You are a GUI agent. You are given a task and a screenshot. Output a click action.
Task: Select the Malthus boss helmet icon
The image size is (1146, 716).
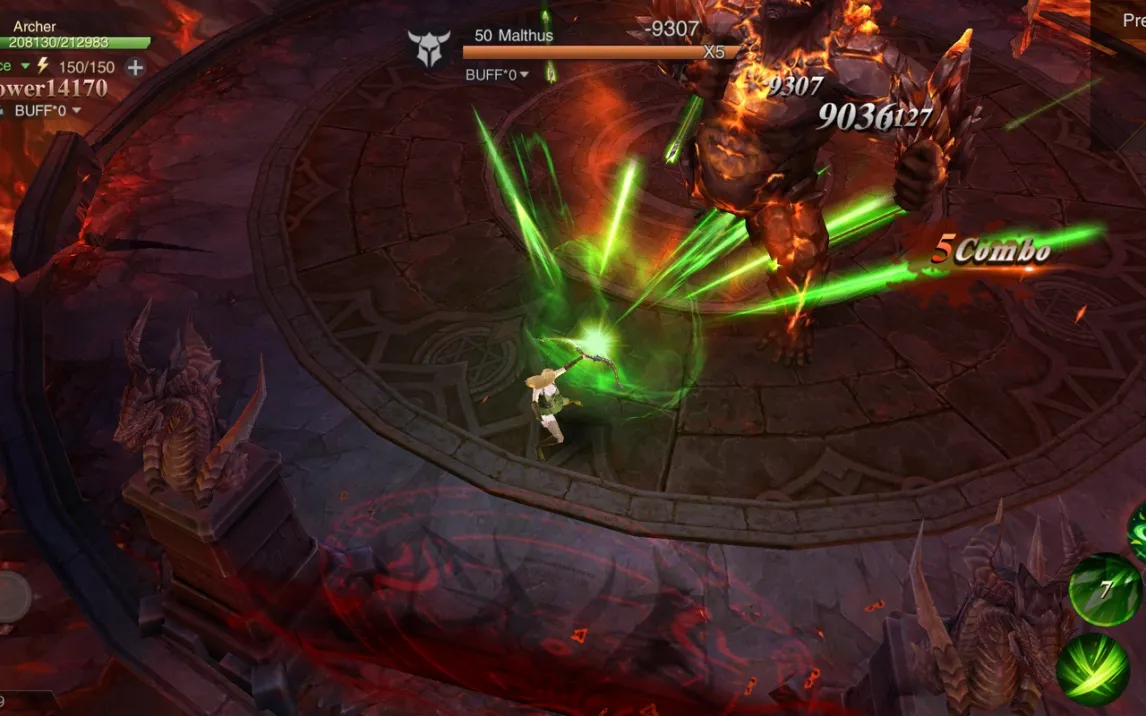coord(429,48)
